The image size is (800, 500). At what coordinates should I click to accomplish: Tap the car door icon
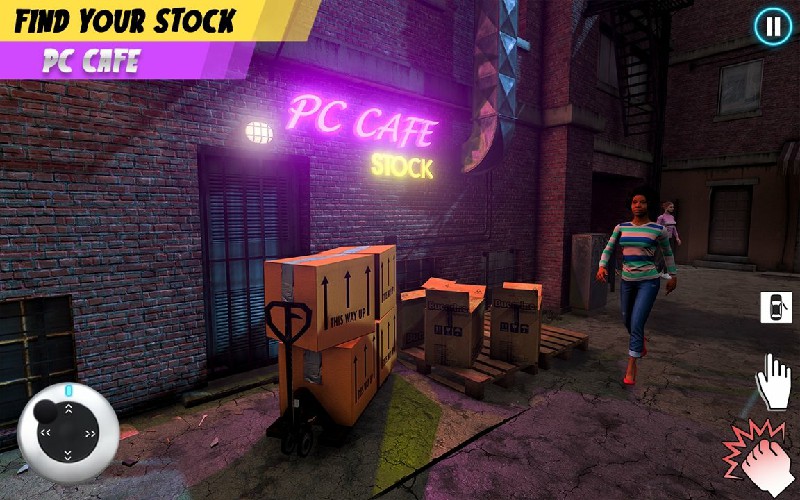(x=775, y=307)
